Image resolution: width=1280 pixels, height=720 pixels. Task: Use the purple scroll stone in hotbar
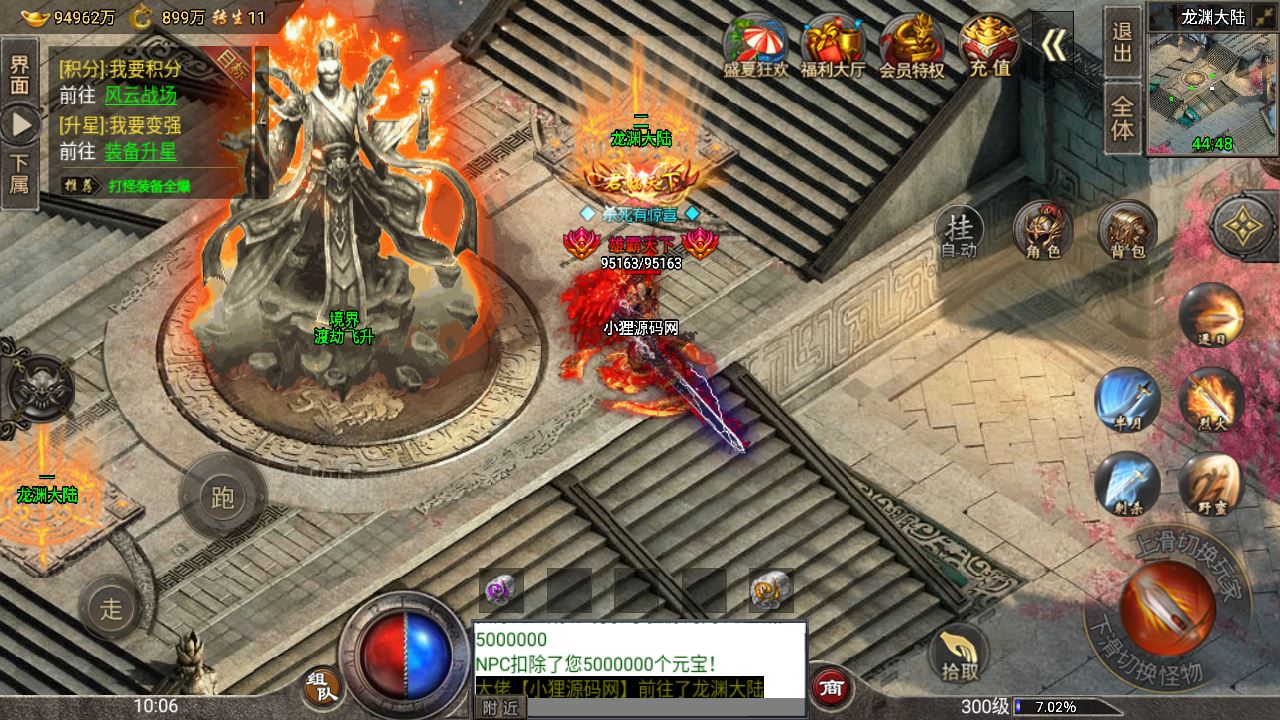tap(500, 590)
